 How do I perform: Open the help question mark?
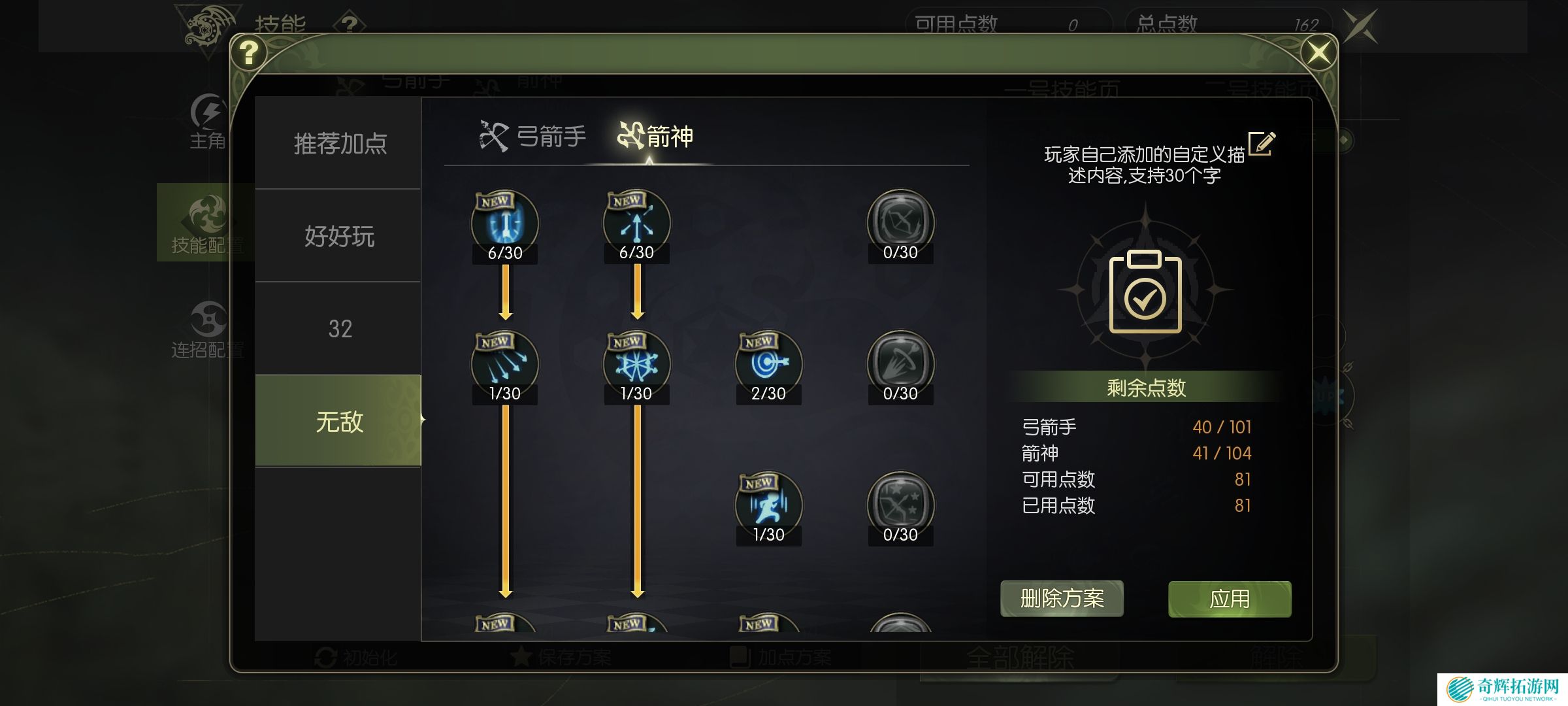coord(249,52)
